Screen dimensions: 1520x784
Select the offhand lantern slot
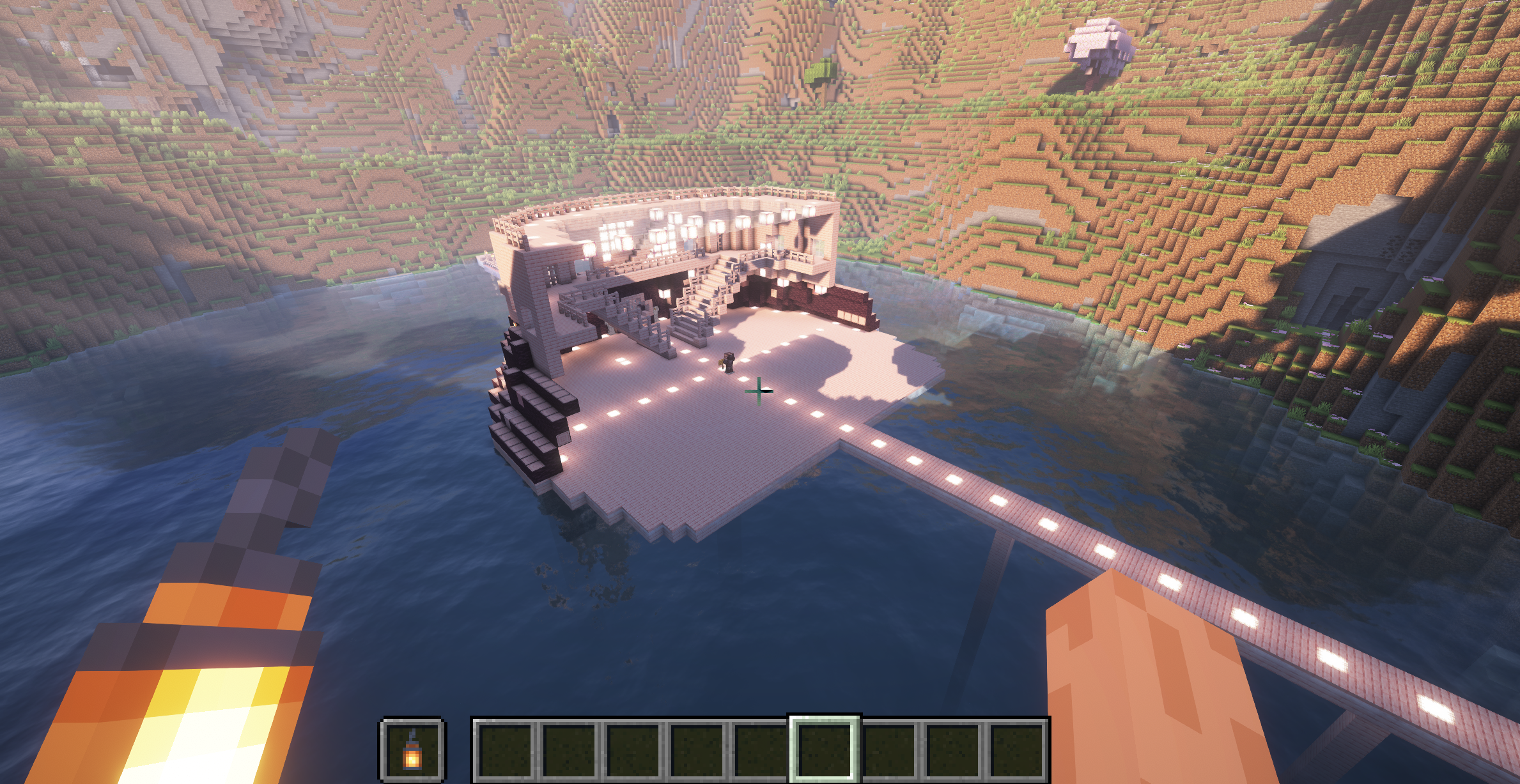[x=413, y=749]
